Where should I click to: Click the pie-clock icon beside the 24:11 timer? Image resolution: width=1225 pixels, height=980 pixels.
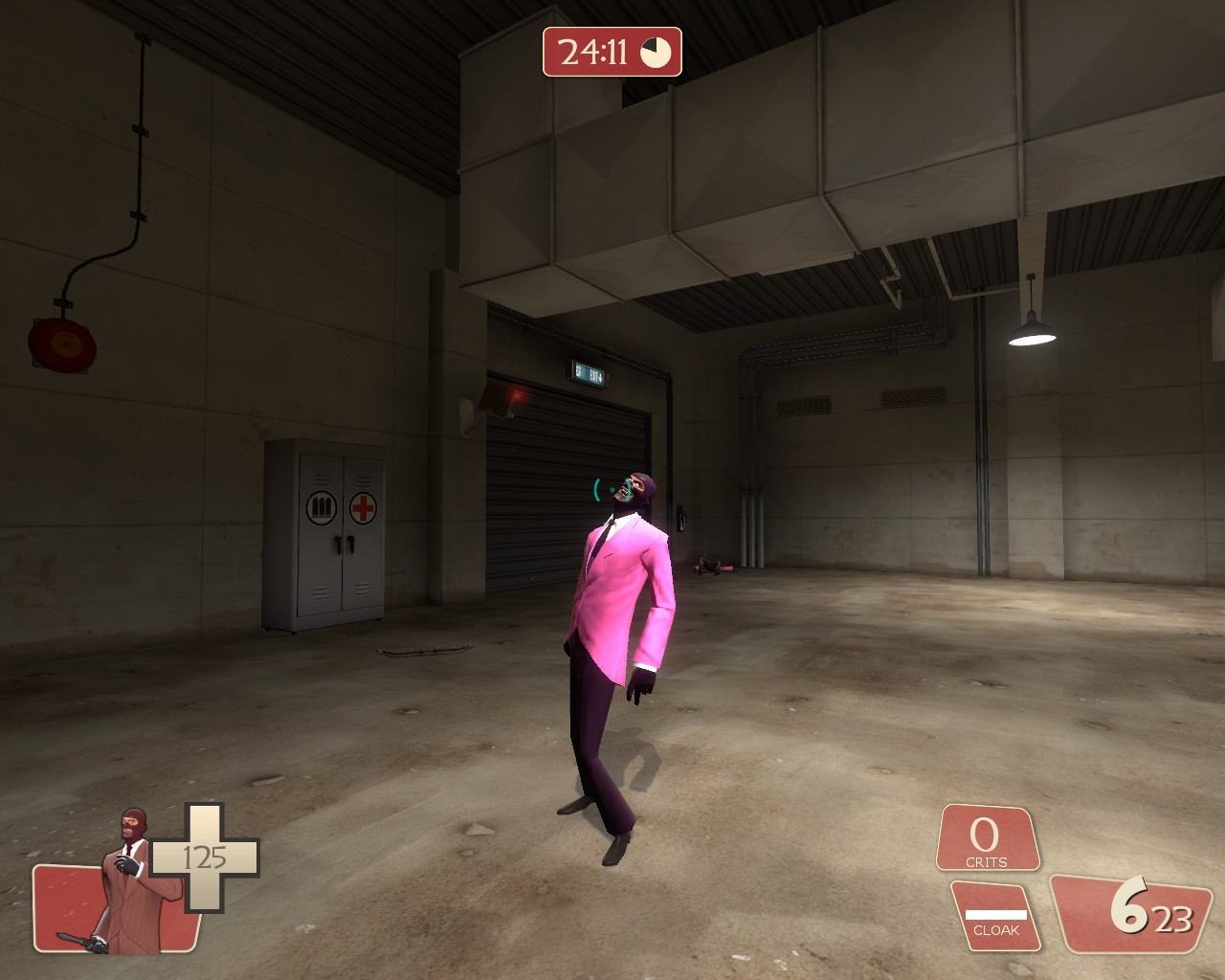[x=657, y=54]
